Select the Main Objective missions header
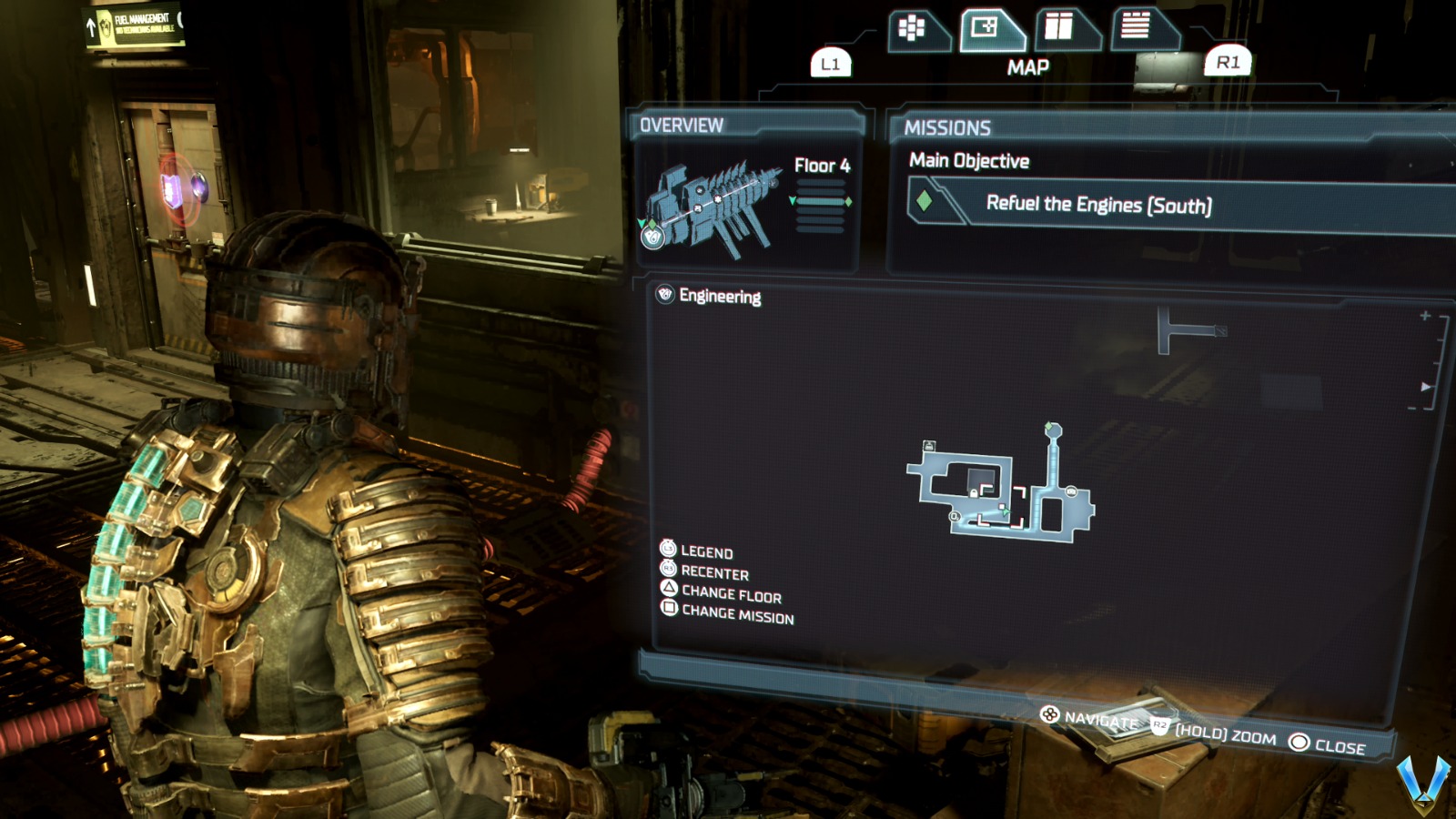The image size is (1456, 819). (x=968, y=161)
